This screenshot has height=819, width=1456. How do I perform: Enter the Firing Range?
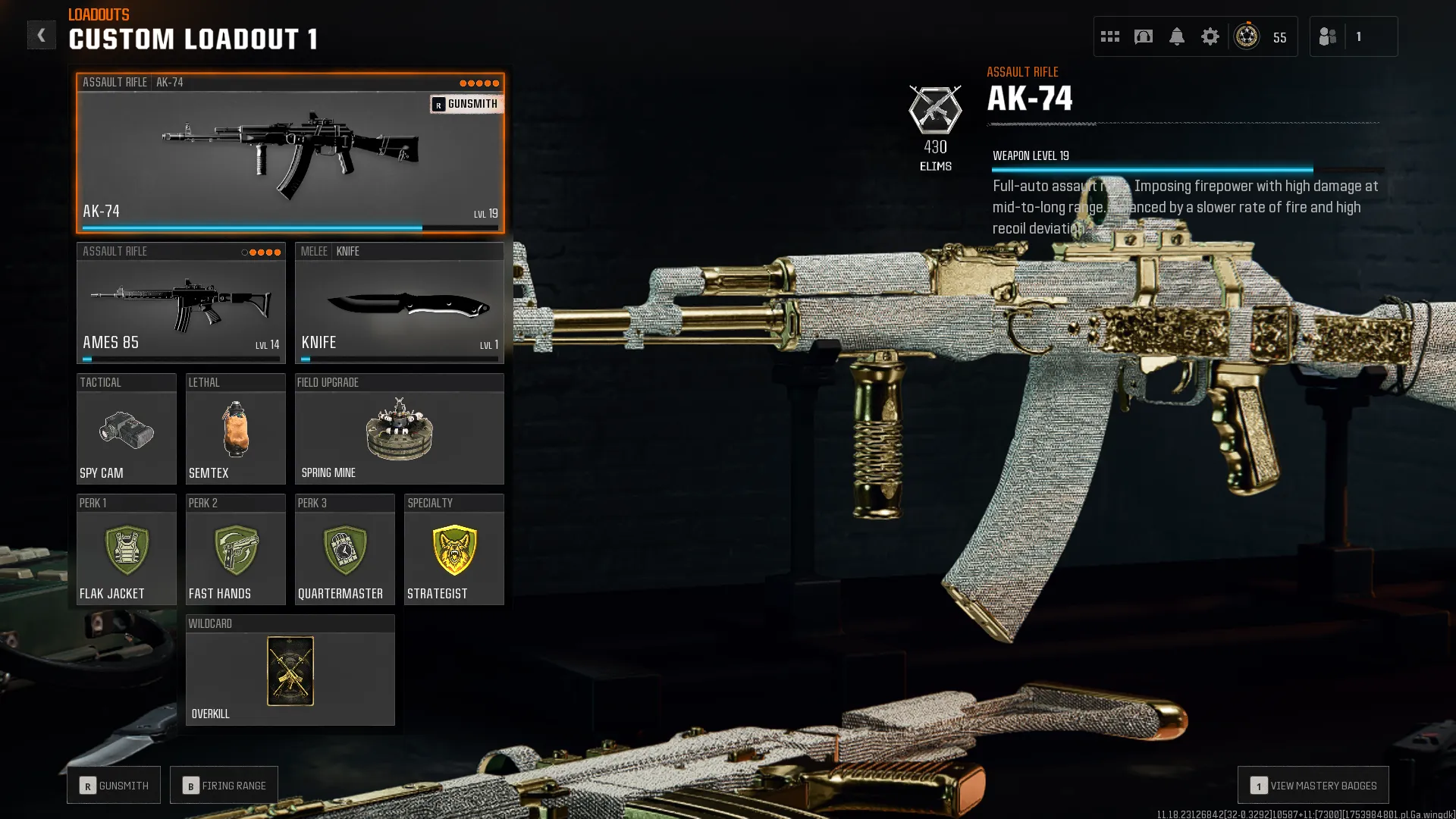click(224, 785)
